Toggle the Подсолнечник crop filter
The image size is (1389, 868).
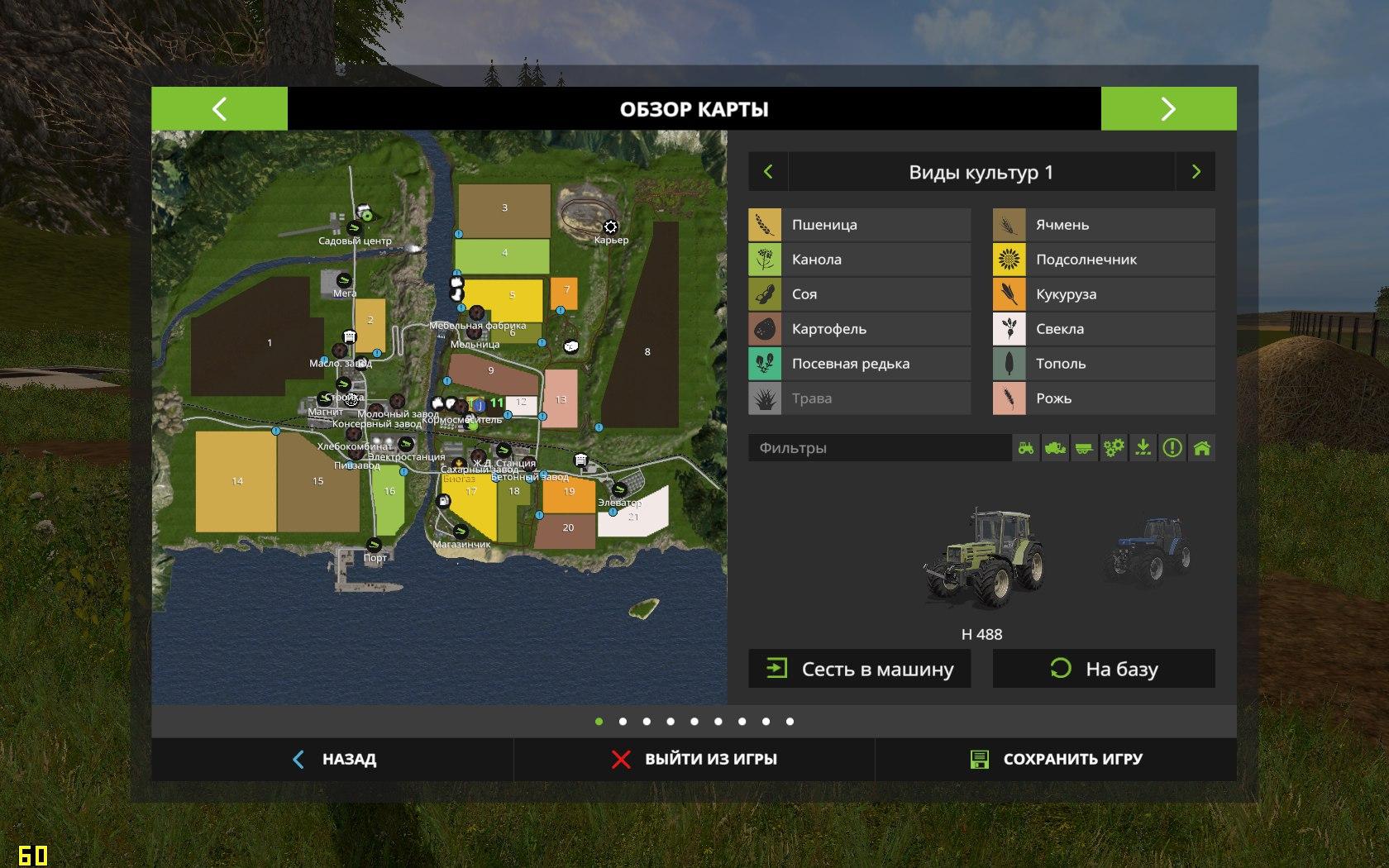point(1104,260)
